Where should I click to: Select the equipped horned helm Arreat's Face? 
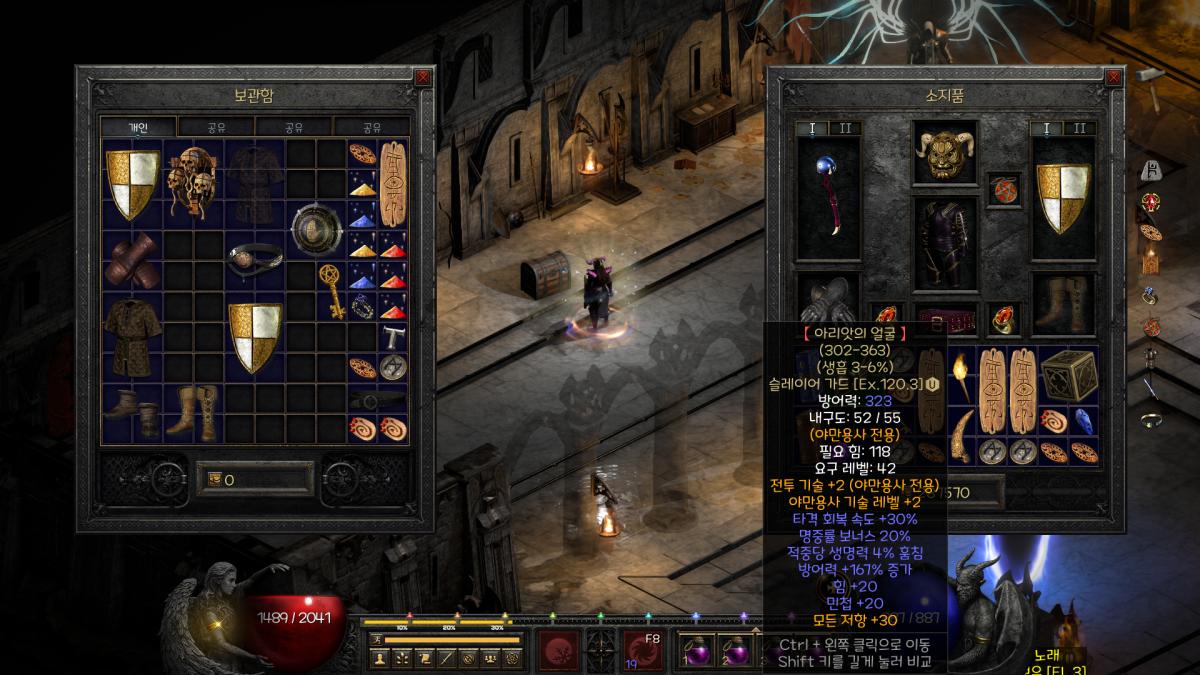point(945,153)
